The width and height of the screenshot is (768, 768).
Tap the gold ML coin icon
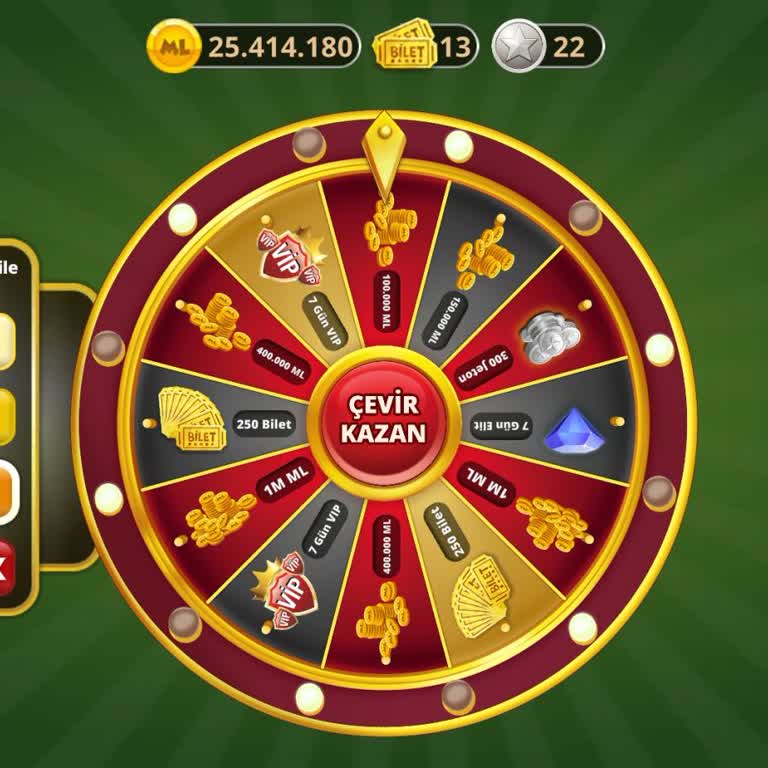click(x=170, y=46)
